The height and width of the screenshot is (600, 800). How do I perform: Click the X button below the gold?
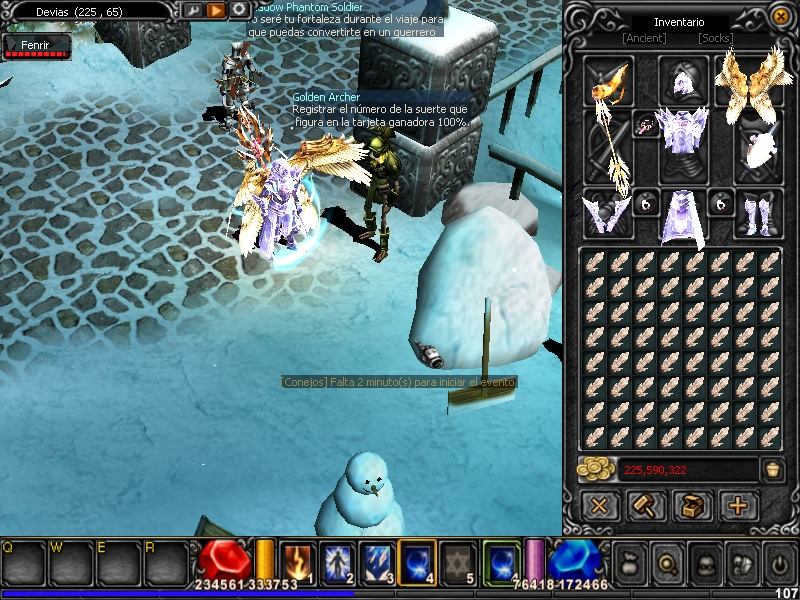(599, 506)
